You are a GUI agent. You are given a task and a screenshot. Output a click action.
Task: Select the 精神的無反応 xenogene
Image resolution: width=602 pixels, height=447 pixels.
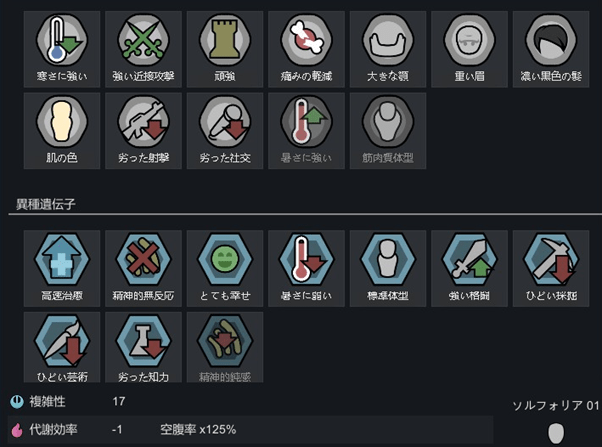[x=141, y=262]
